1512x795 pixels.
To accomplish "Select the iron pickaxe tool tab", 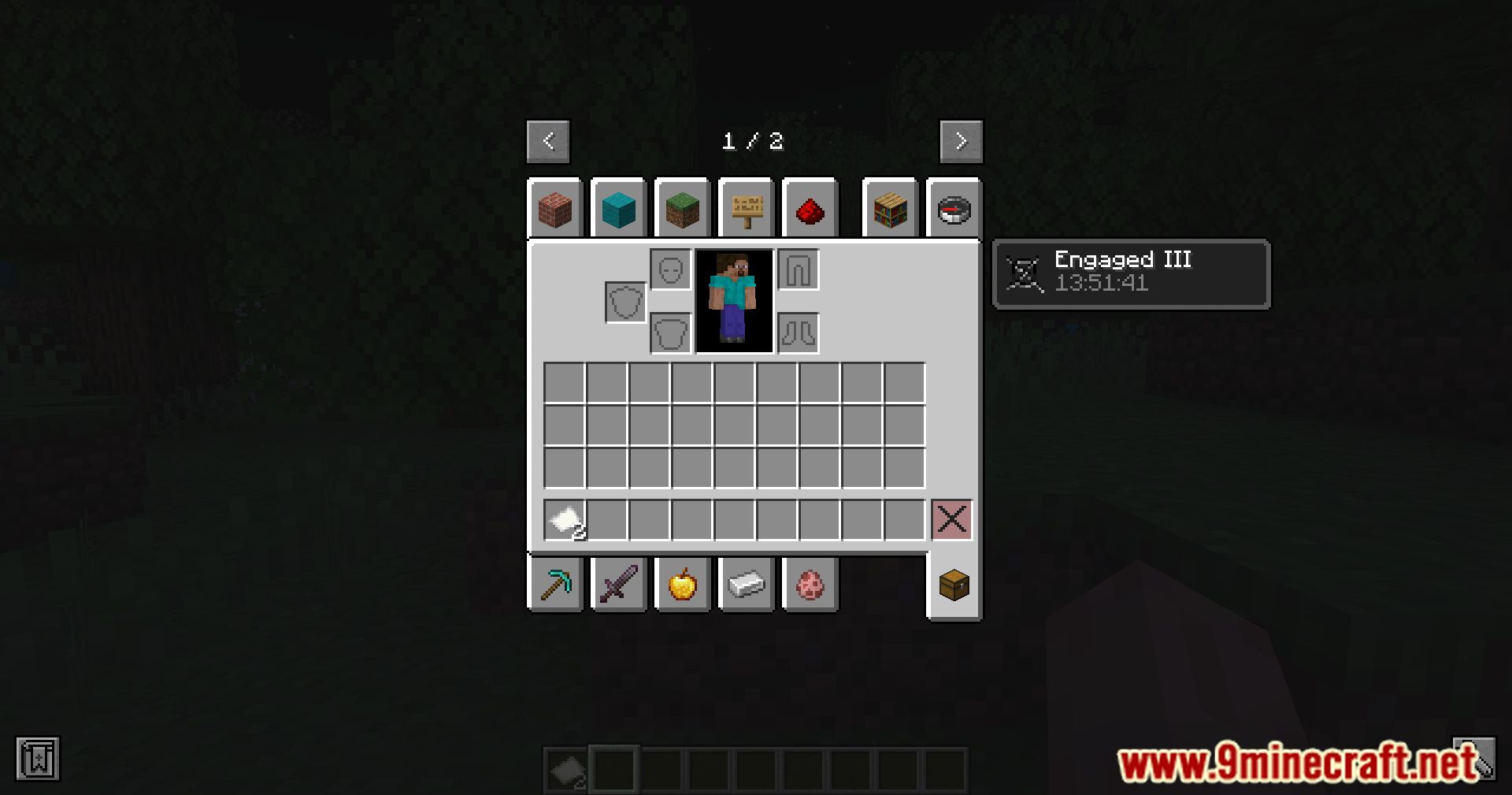I will tap(556, 584).
